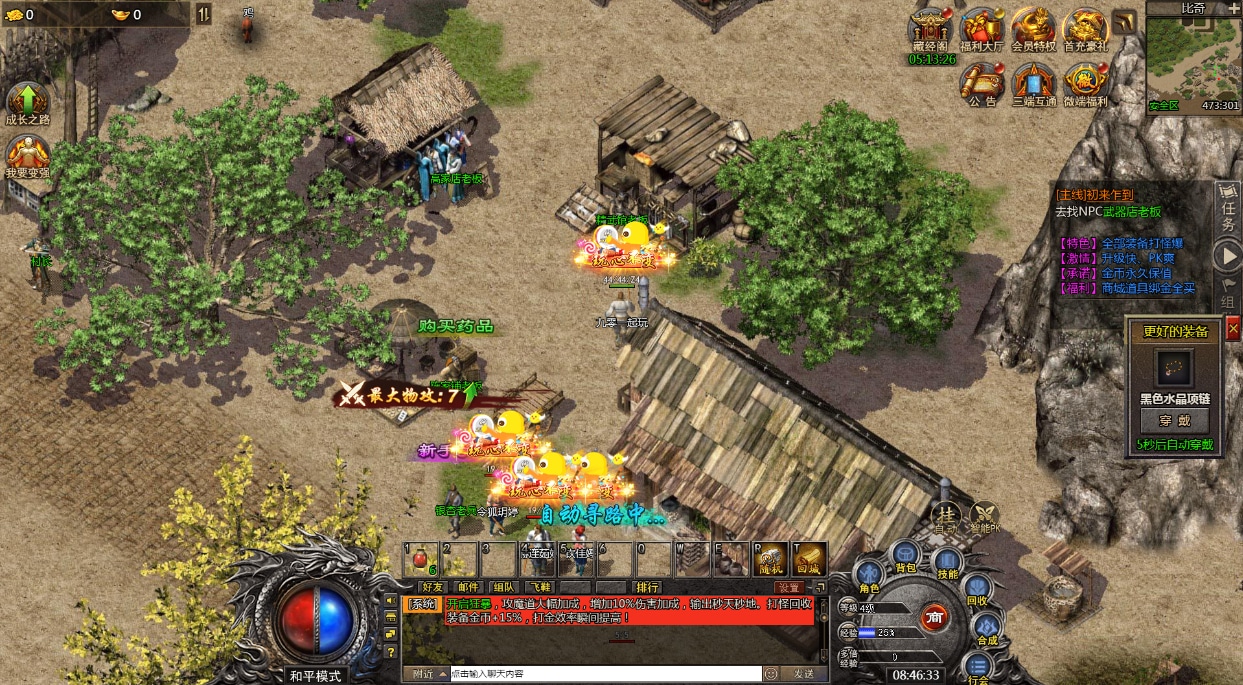Open the 技能 skills panel
This screenshot has height=685, width=1243.
[x=947, y=563]
